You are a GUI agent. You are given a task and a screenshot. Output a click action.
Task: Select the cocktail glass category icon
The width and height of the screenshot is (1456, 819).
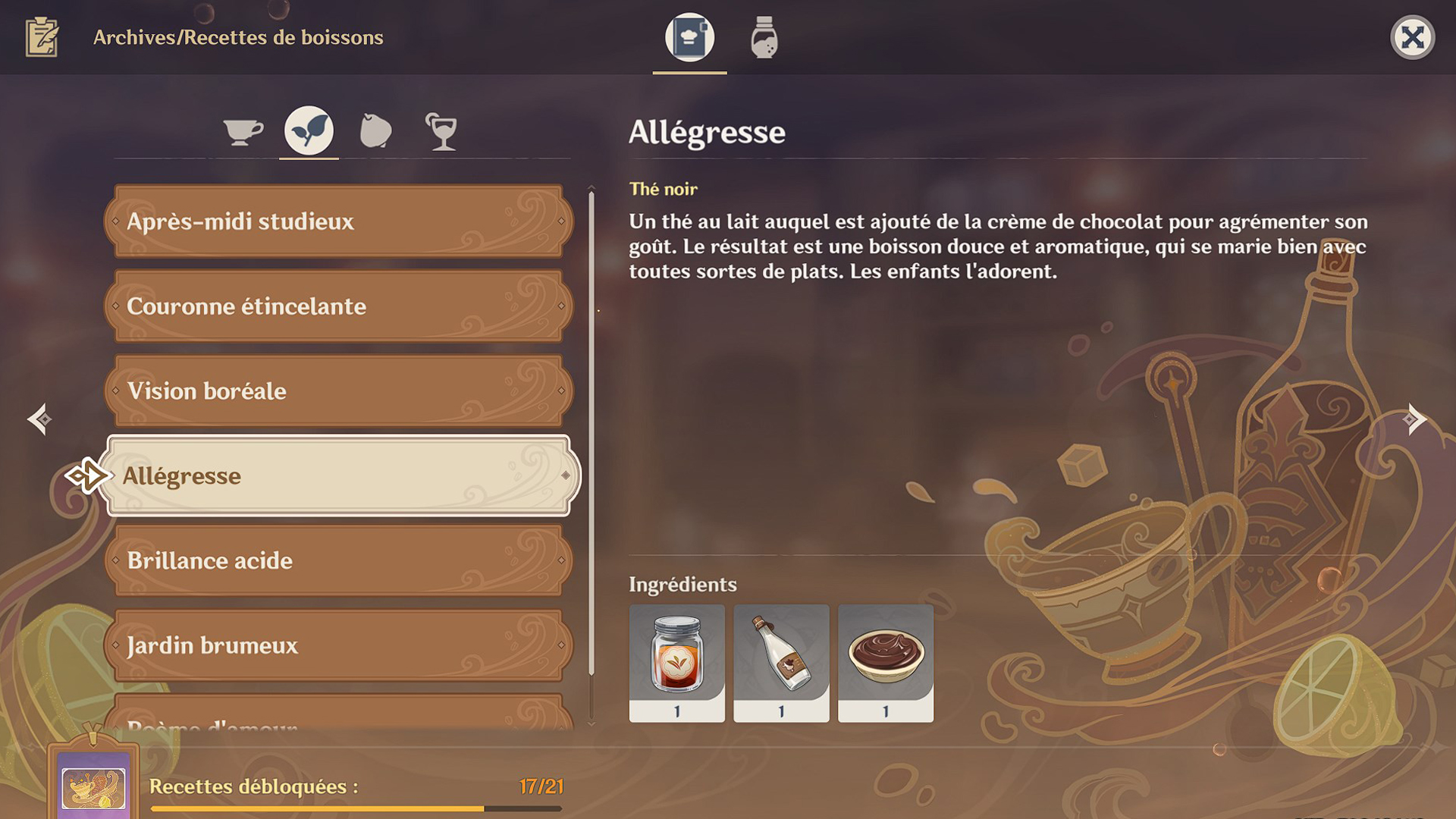pyautogui.click(x=442, y=130)
